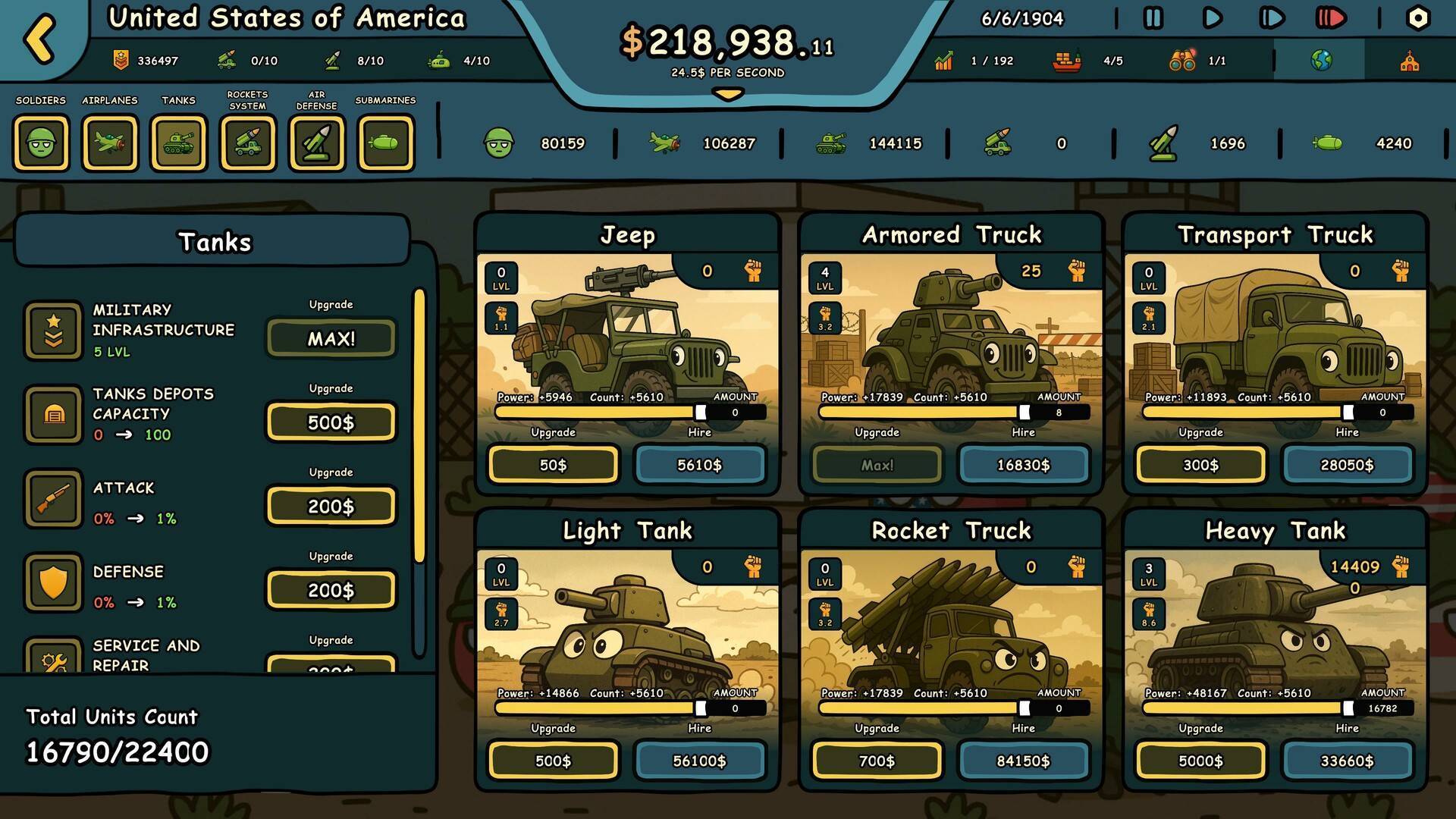Open the Air Defense category

click(317, 143)
